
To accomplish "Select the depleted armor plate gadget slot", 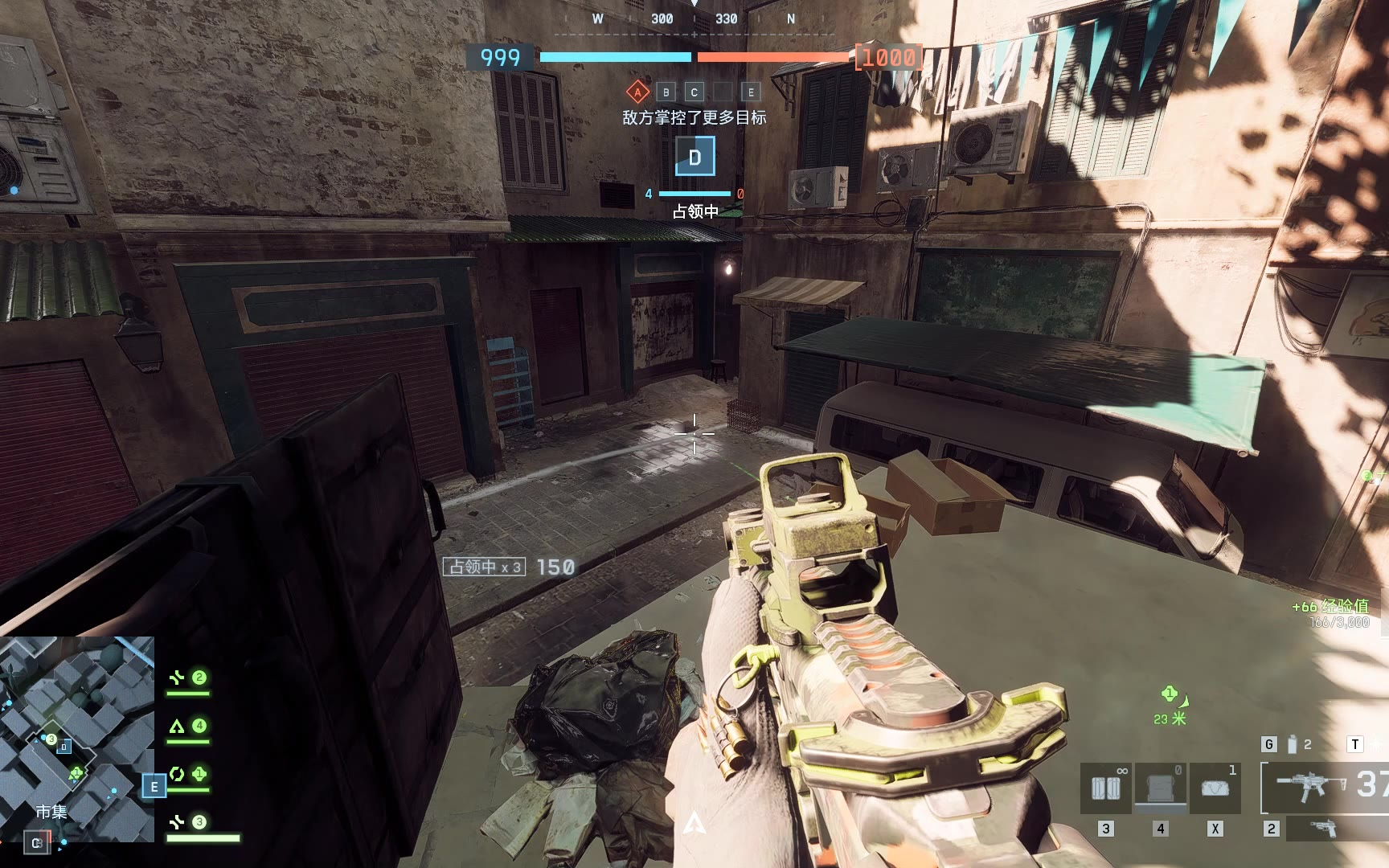I will [x=1161, y=788].
